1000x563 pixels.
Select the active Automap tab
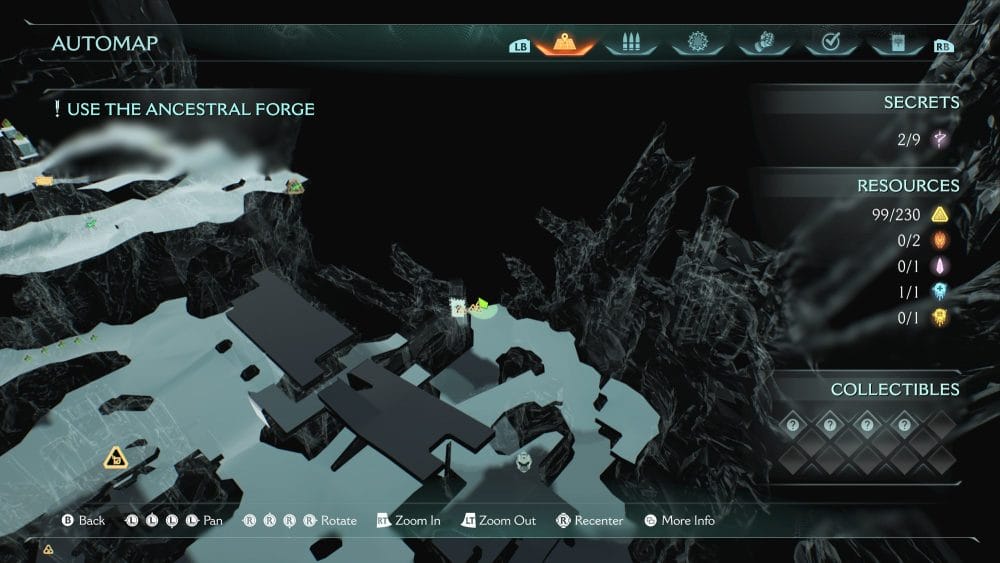tap(565, 44)
